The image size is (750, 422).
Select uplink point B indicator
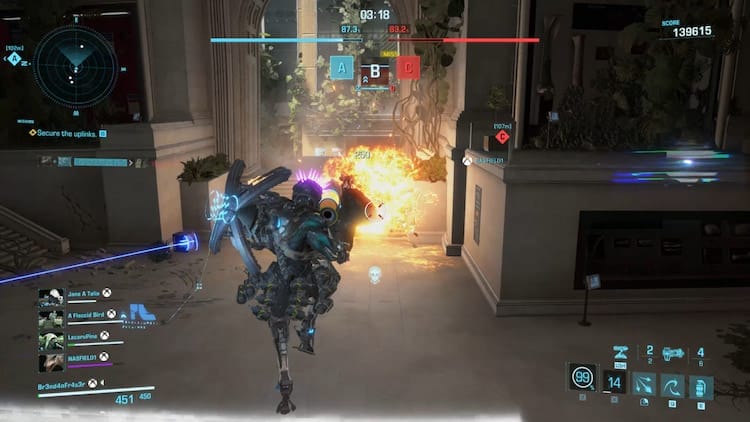tap(375, 70)
